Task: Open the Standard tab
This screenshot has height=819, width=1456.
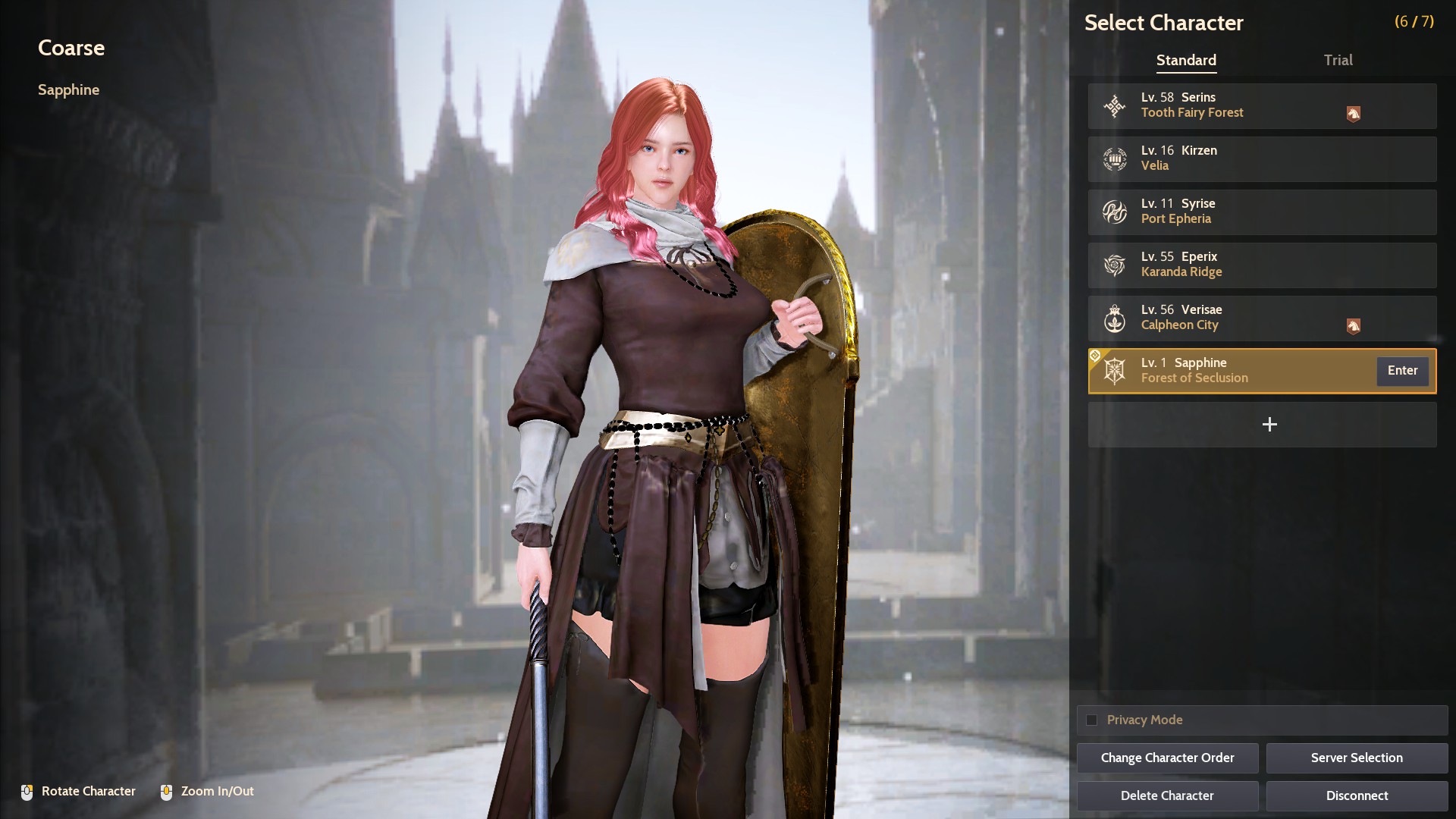Action: [1186, 60]
